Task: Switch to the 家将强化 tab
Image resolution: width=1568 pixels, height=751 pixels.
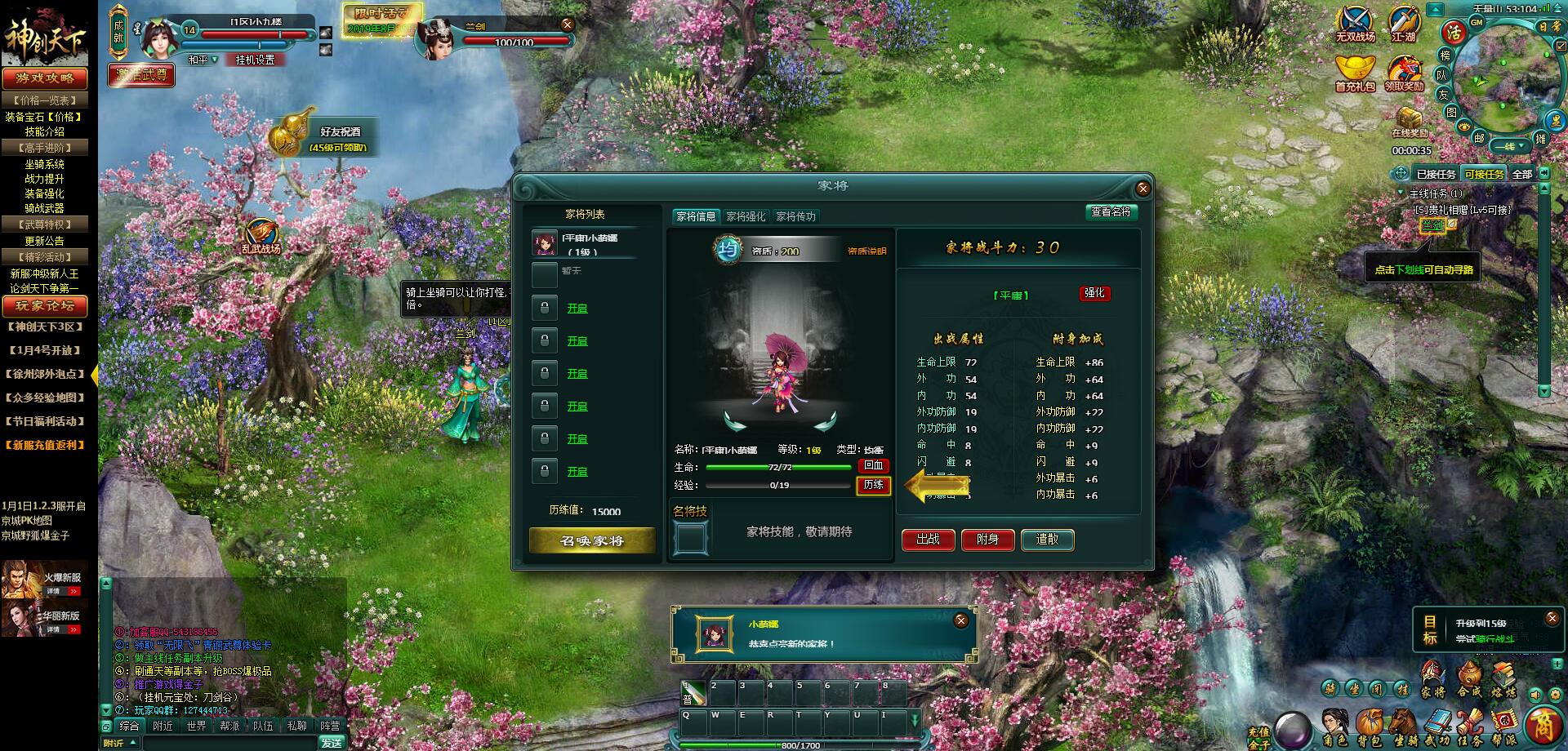Action: point(746,216)
